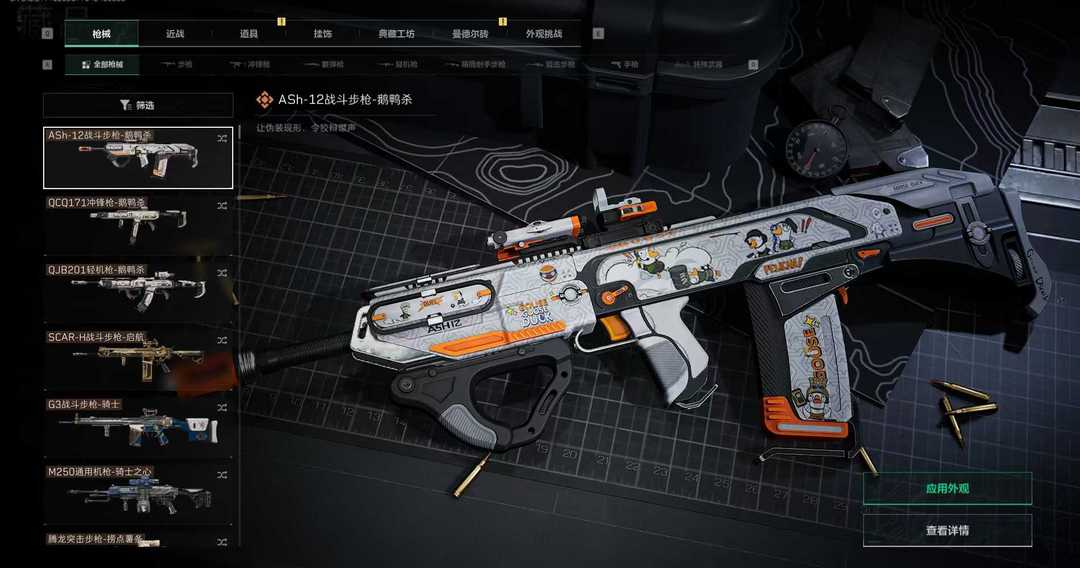1080x568 pixels.
Task: Click the 应用外观 apply appearance button
Action: coord(947,488)
